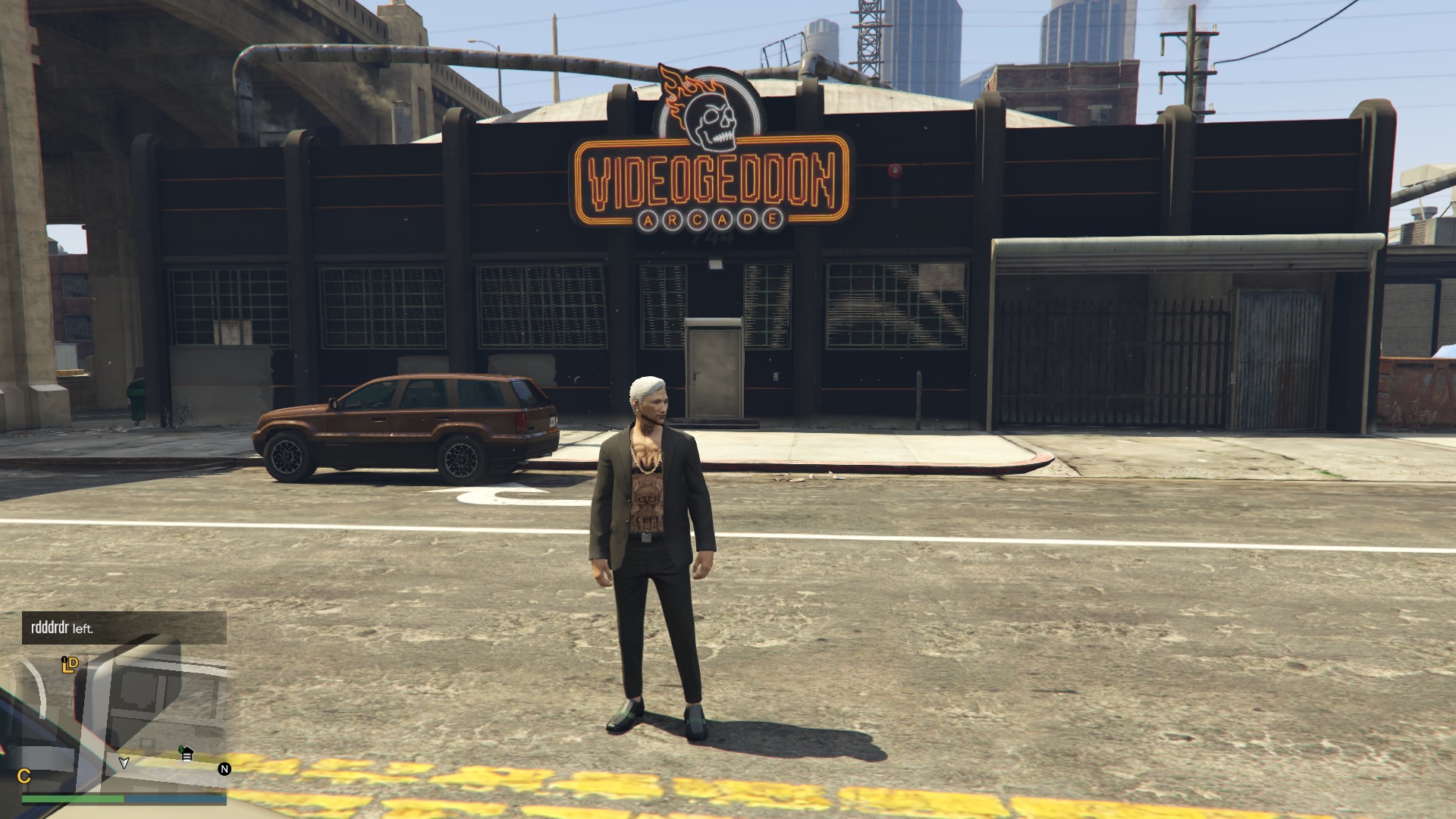The width and height of the screenshot is (1456, 819).
Task: Select the 744 address number on the building
Action: point(714,237)
